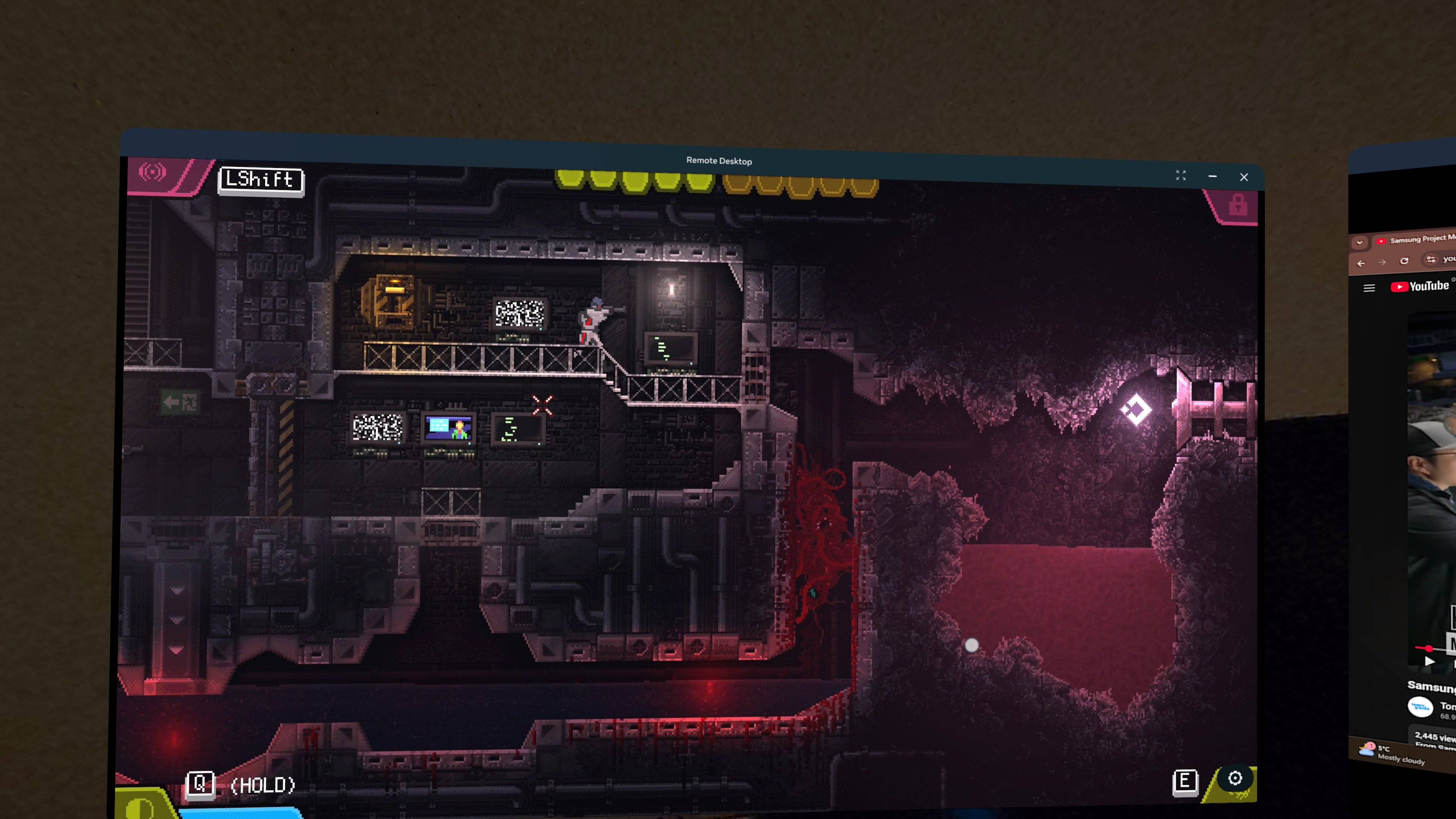
Task: Click the pink padlock ability icon
Action: [x=1238, y=205]
